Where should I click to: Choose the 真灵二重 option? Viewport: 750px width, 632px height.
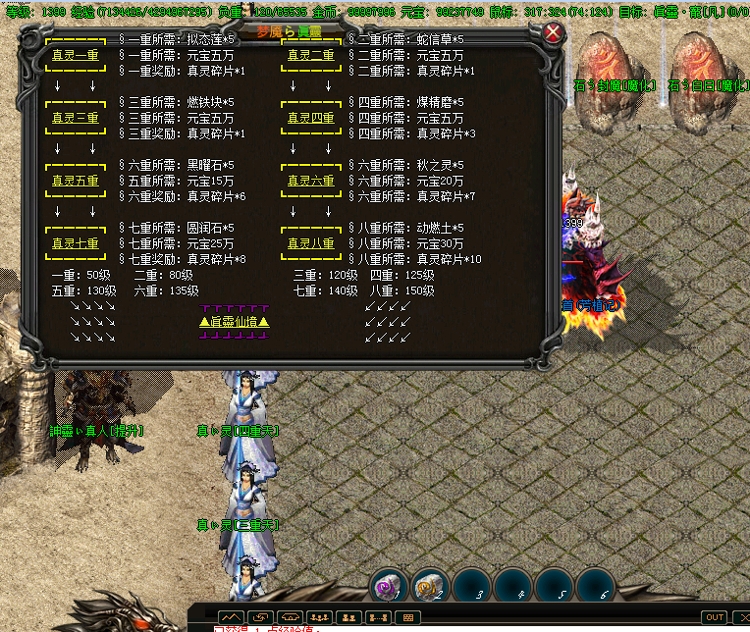click(x=311, y=56)
